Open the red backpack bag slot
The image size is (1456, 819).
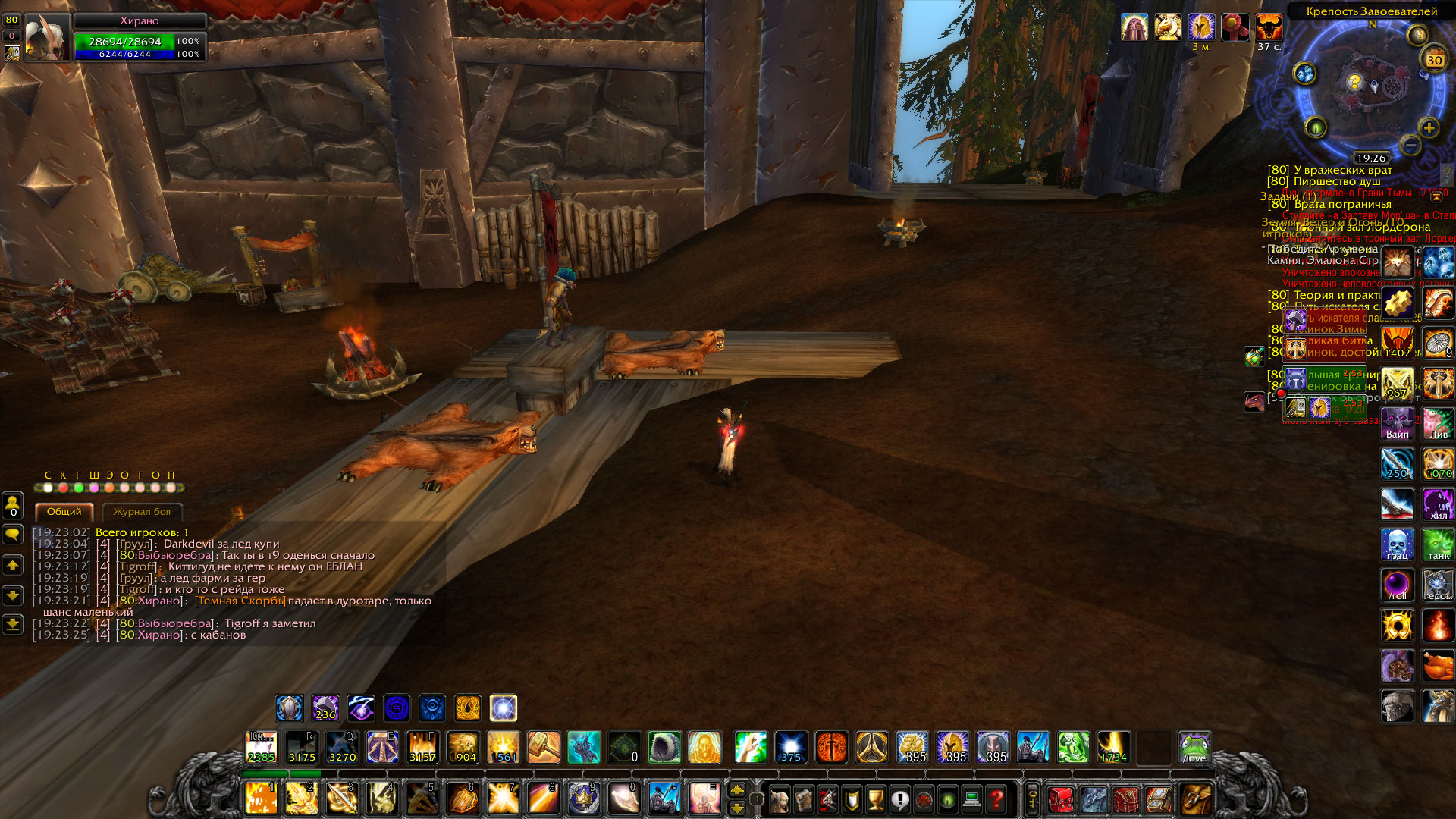1060,799
